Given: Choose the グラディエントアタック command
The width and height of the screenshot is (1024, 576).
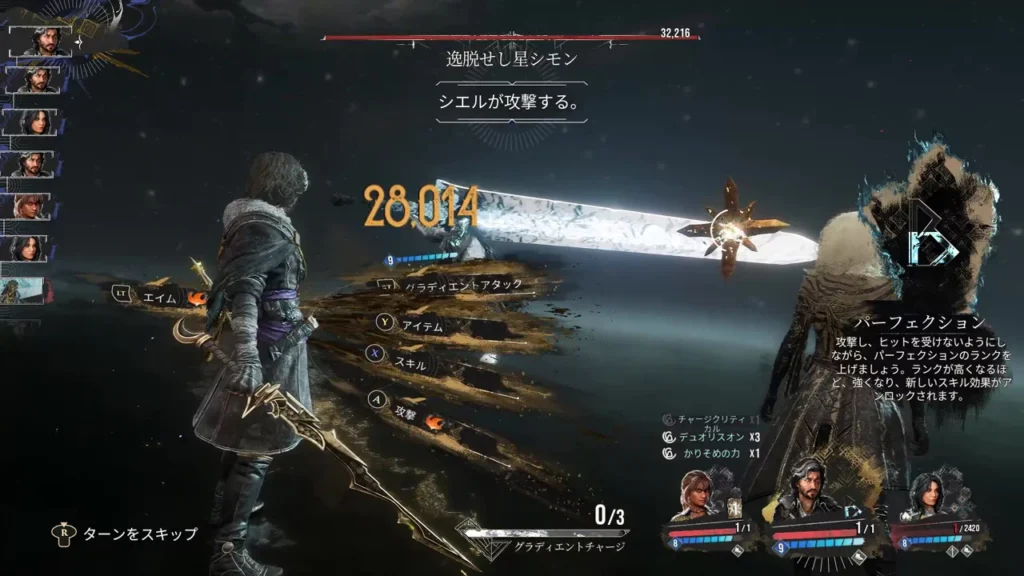Looking at the screenshot, I should click(461, 286).
